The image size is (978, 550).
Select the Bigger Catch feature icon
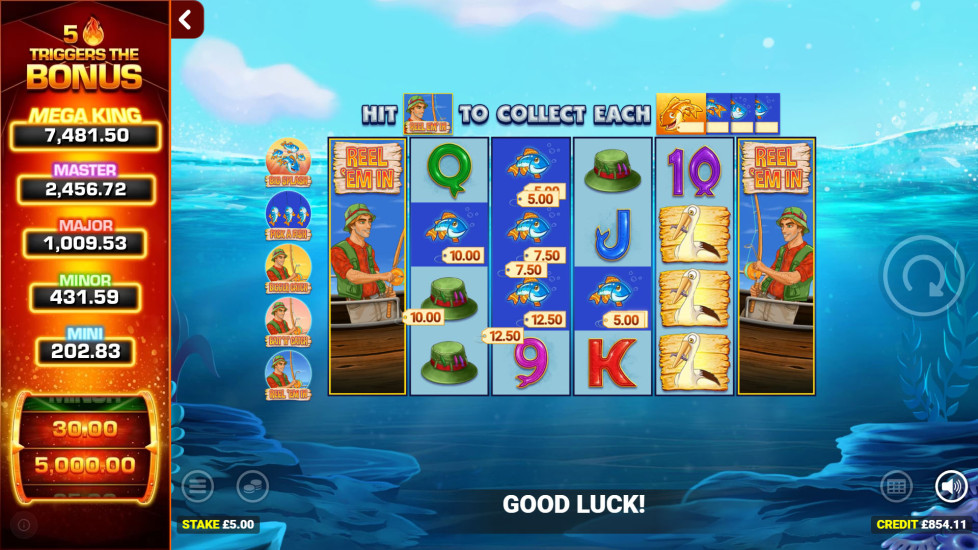pyautogui.click(x=288, y=266)
